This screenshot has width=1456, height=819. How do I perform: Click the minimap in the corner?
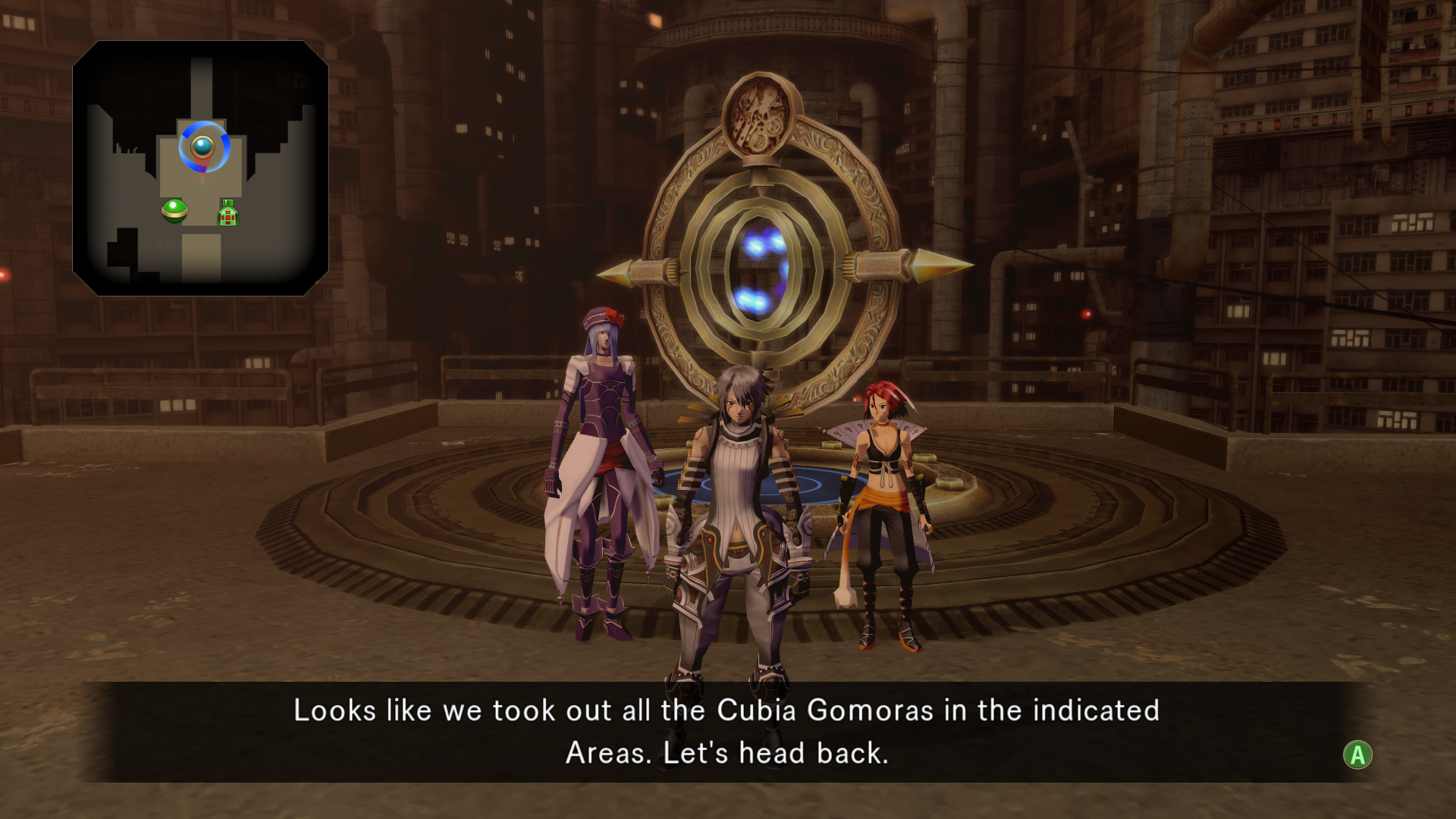200,168
